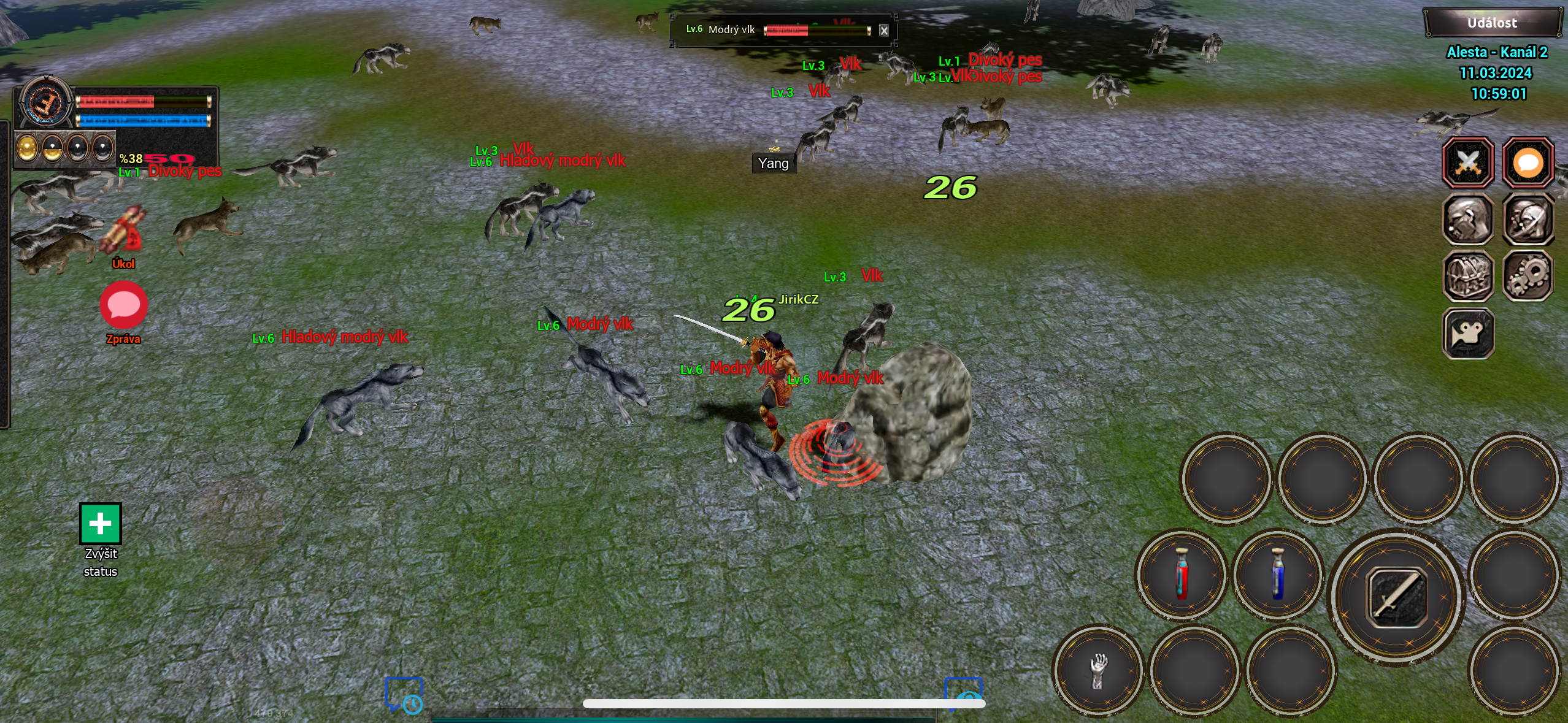
Task: Tap the video camera icon
Action: (x=1467, y=334)
